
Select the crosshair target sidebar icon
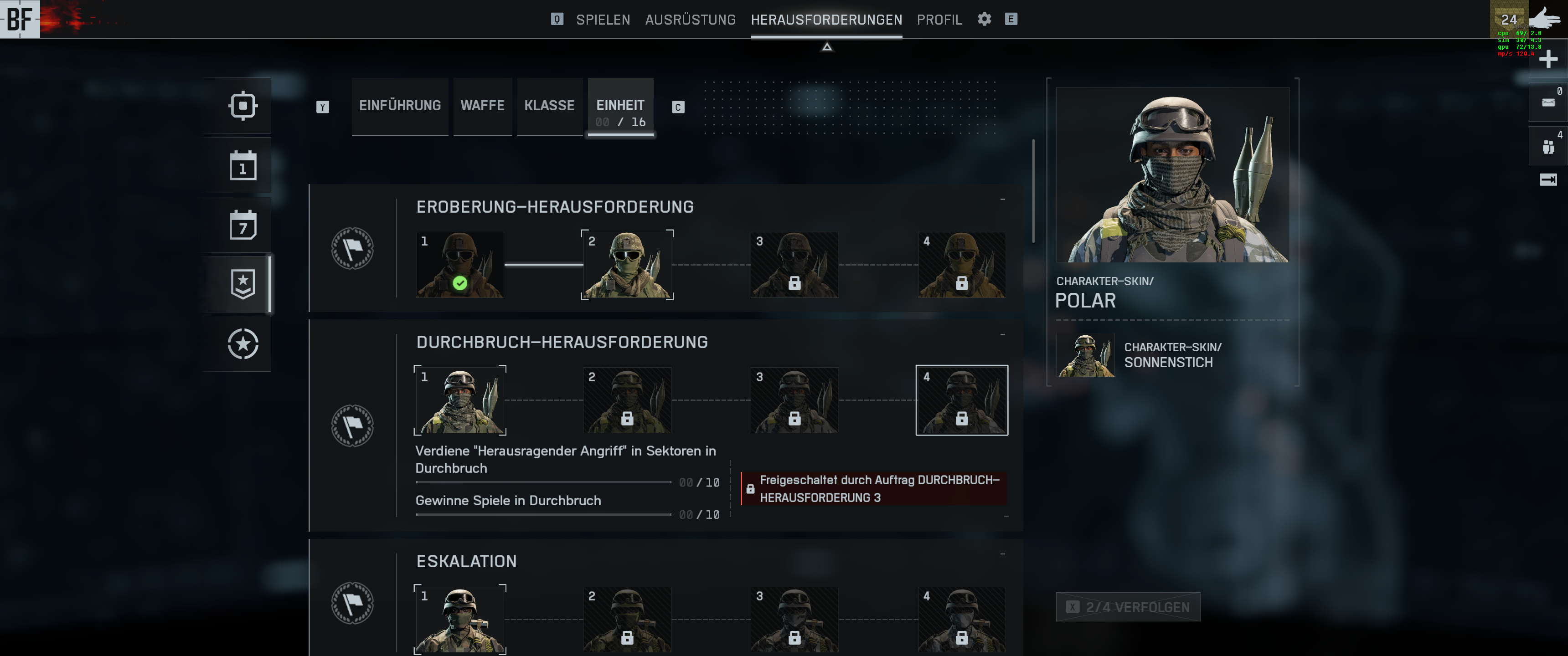point(243,106)
